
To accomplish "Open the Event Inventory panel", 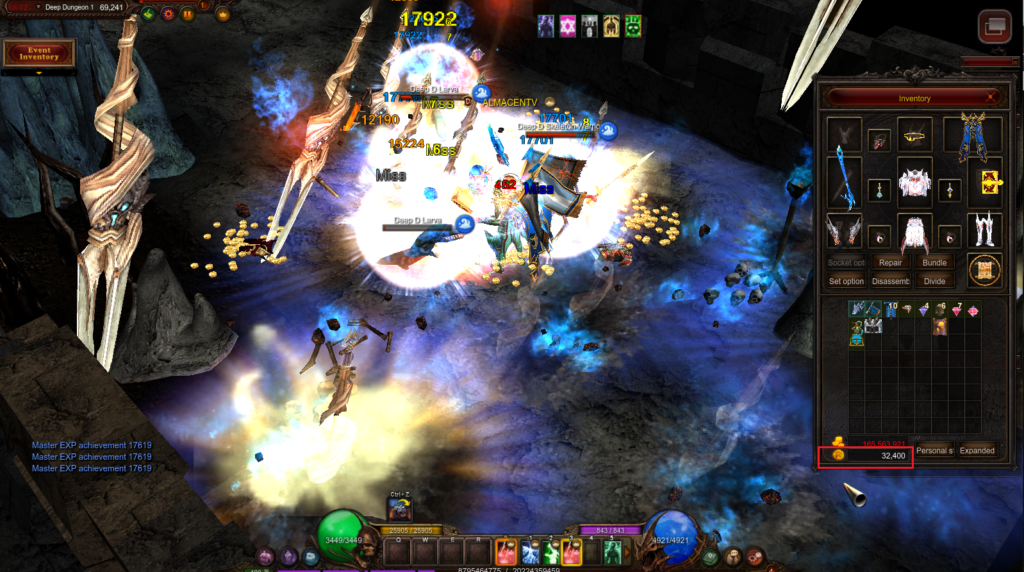I will 39,53.
